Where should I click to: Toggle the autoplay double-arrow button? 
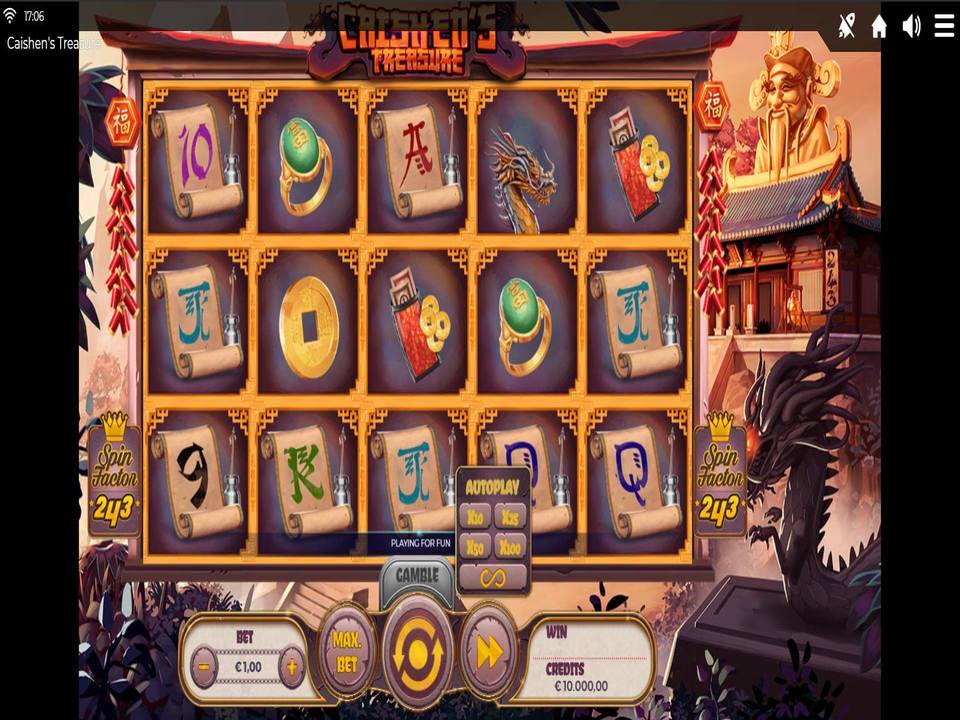click(x=489, y=651)
